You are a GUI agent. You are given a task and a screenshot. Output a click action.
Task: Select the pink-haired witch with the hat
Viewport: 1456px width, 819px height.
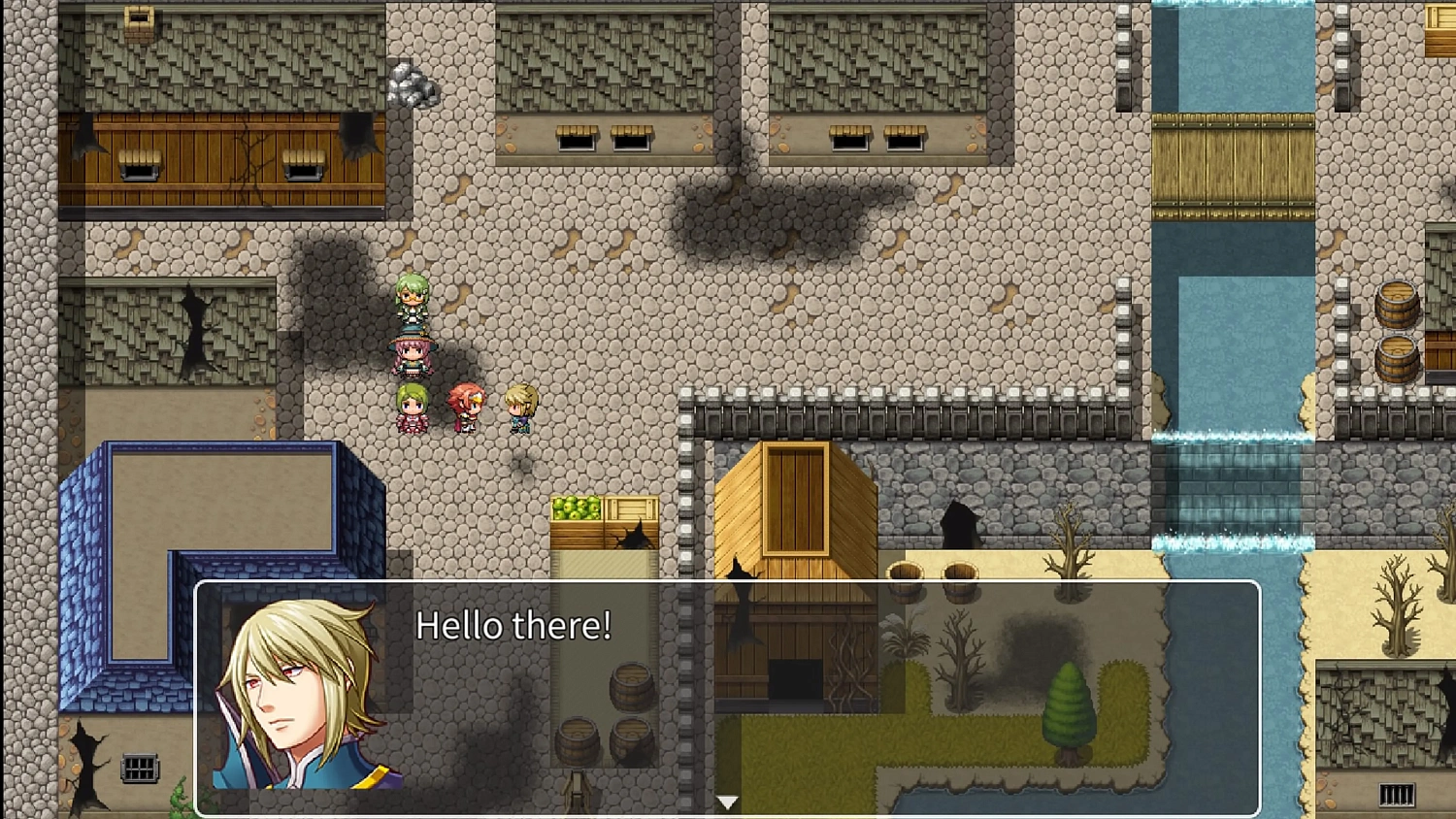tap(411, 352)
